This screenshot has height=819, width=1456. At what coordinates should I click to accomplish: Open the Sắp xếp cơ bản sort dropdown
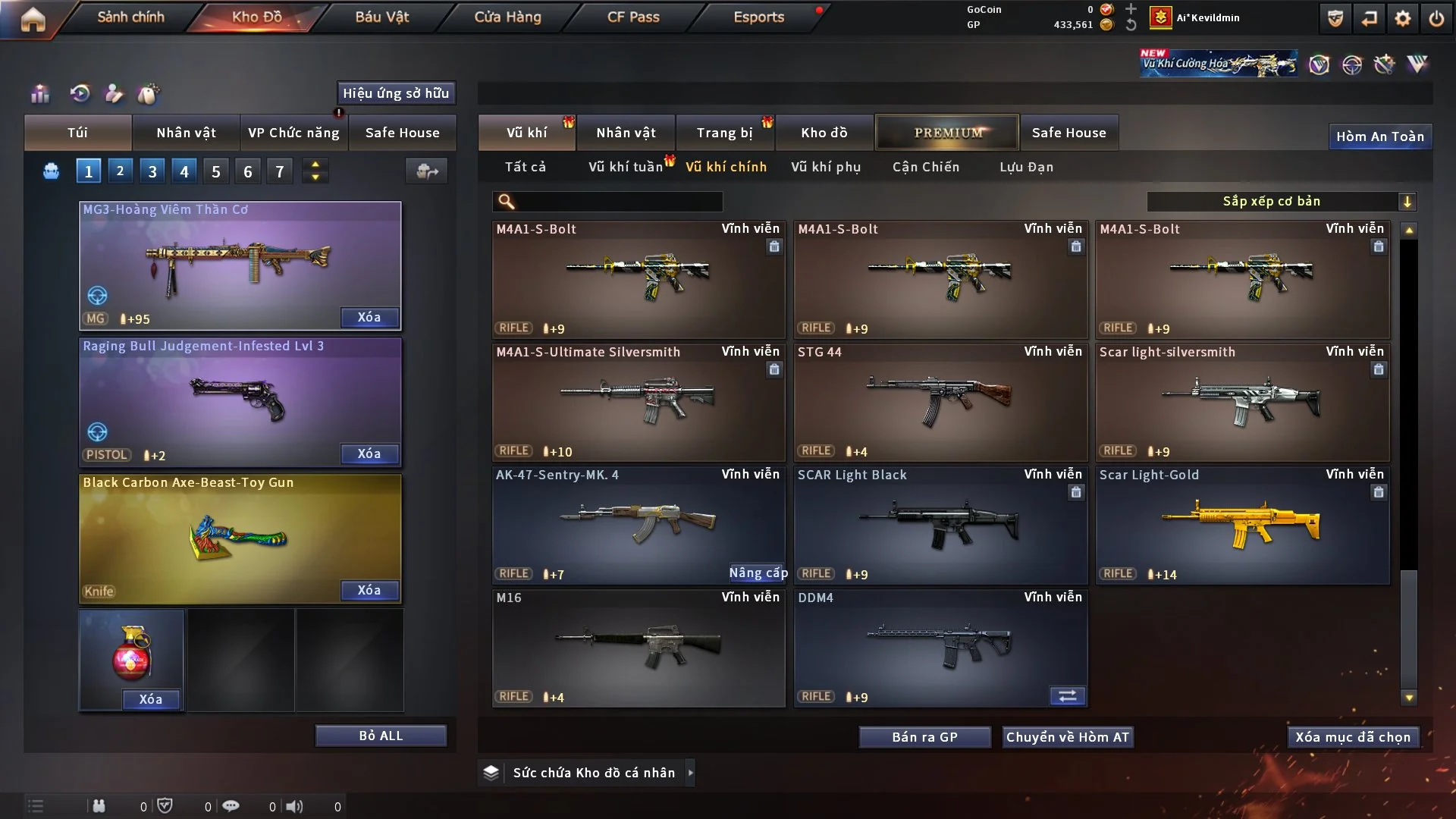pyautogui.click(x=1281, y=201)
